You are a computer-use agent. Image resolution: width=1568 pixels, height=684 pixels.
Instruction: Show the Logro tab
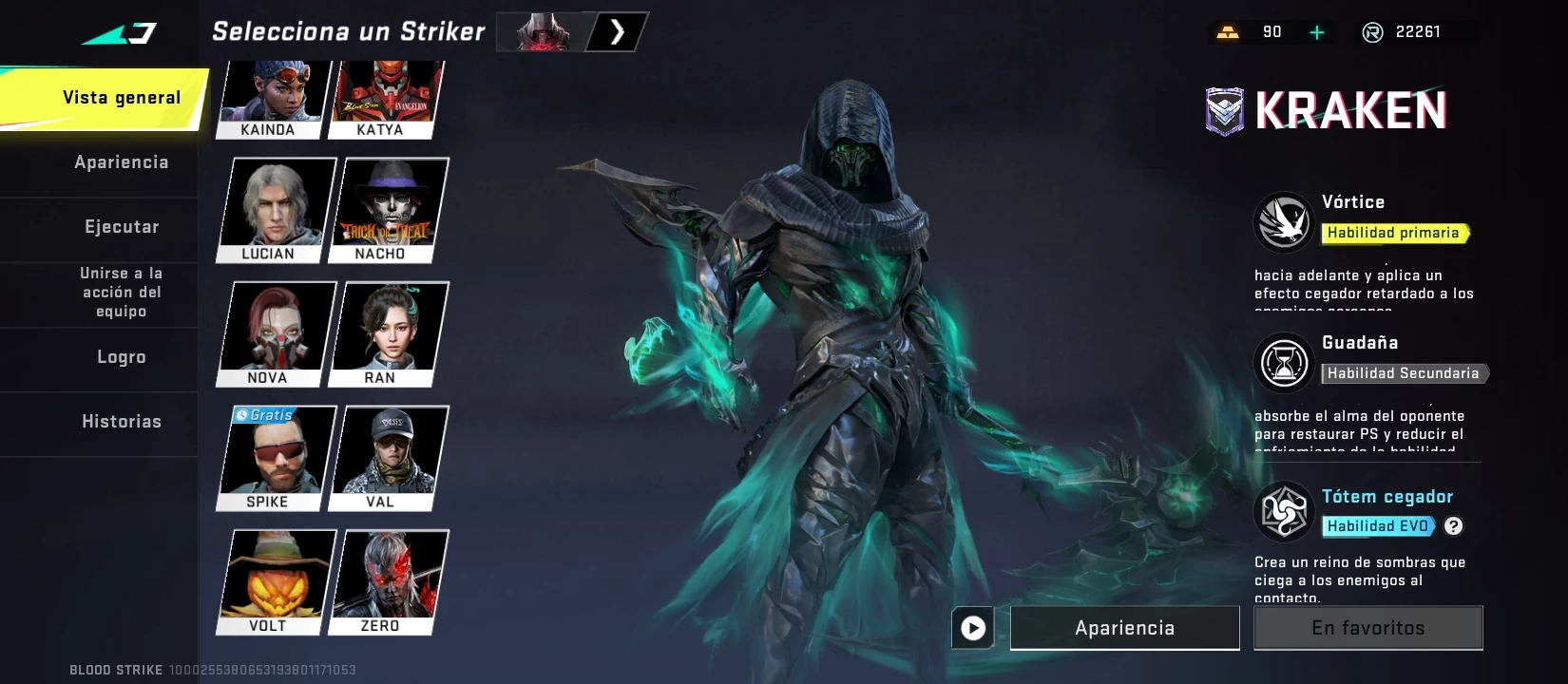coord(122,357)
